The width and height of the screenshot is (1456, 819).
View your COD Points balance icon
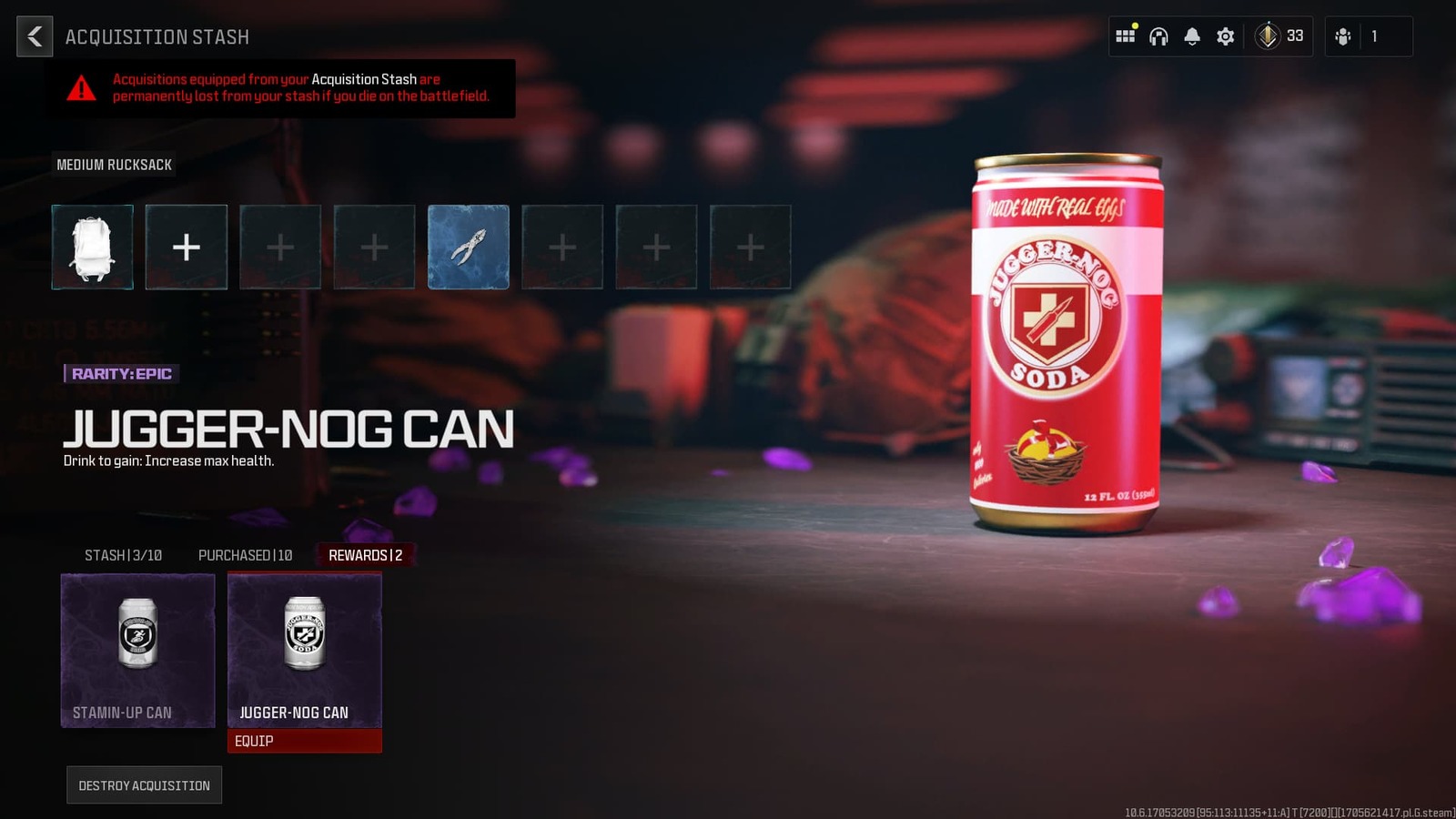pos(1267,36)
